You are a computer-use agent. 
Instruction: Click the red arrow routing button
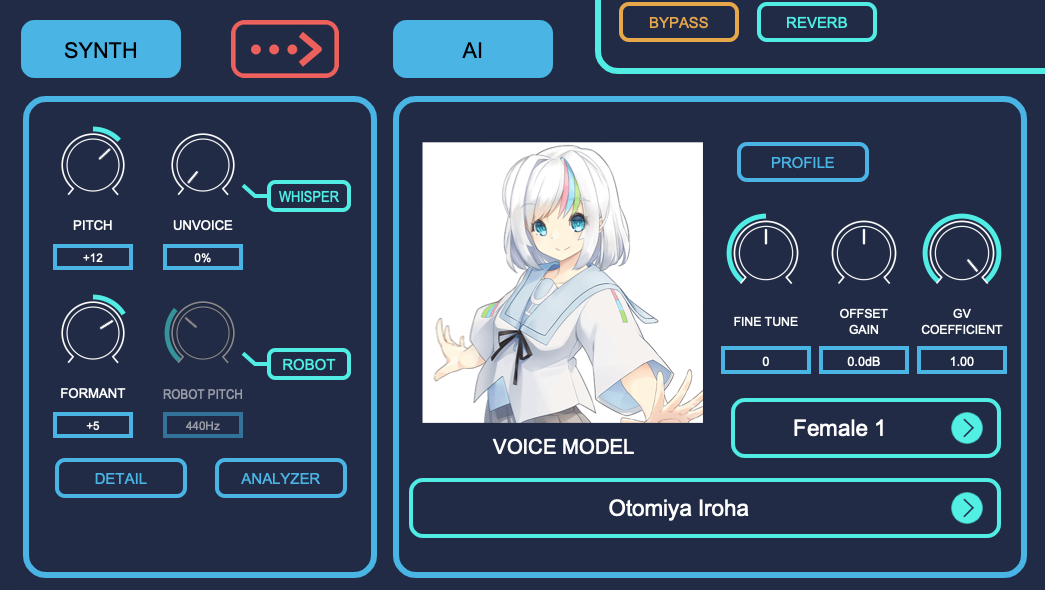(x=285, y=49)
